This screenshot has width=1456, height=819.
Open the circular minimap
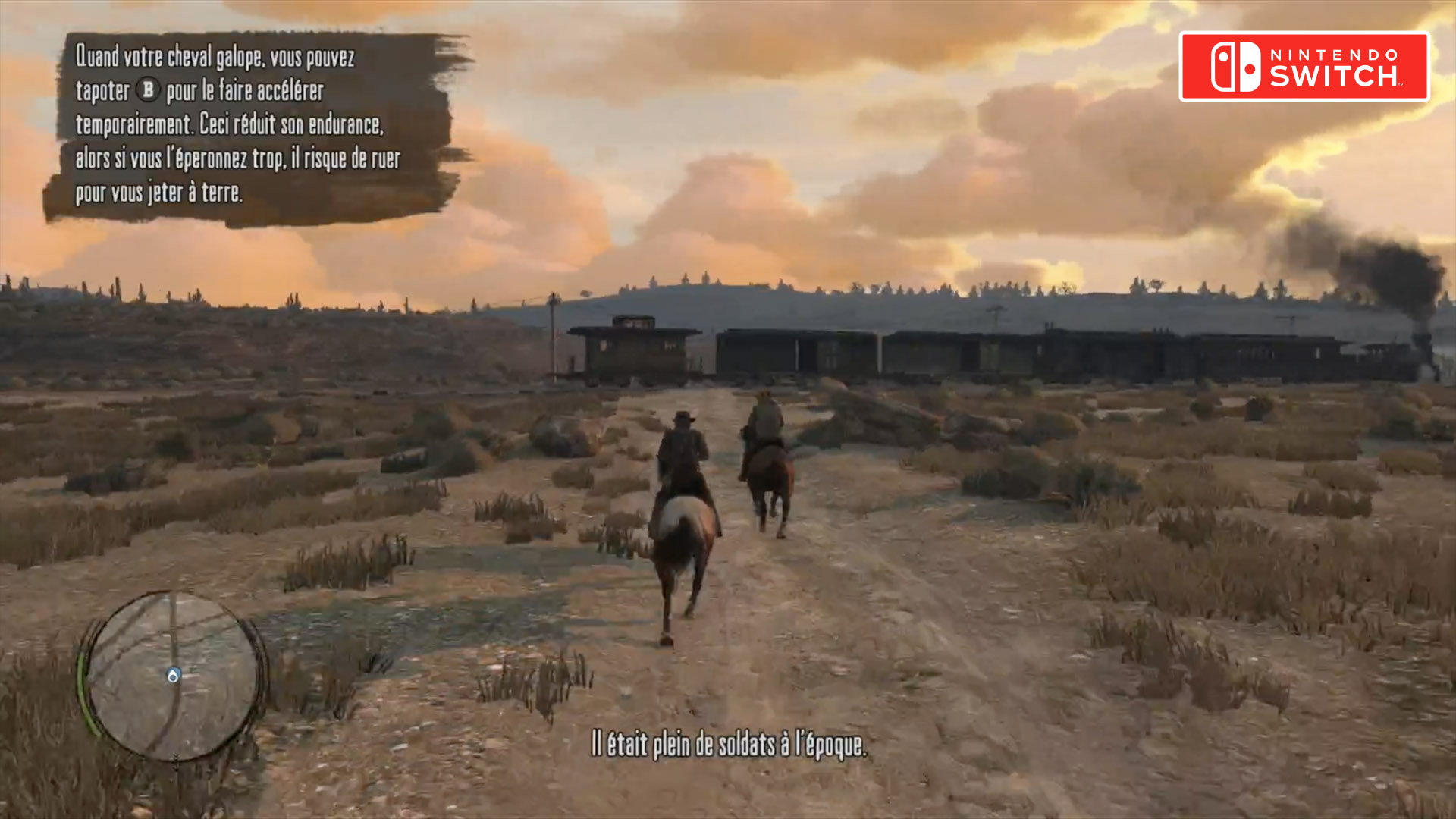point(173,675)
